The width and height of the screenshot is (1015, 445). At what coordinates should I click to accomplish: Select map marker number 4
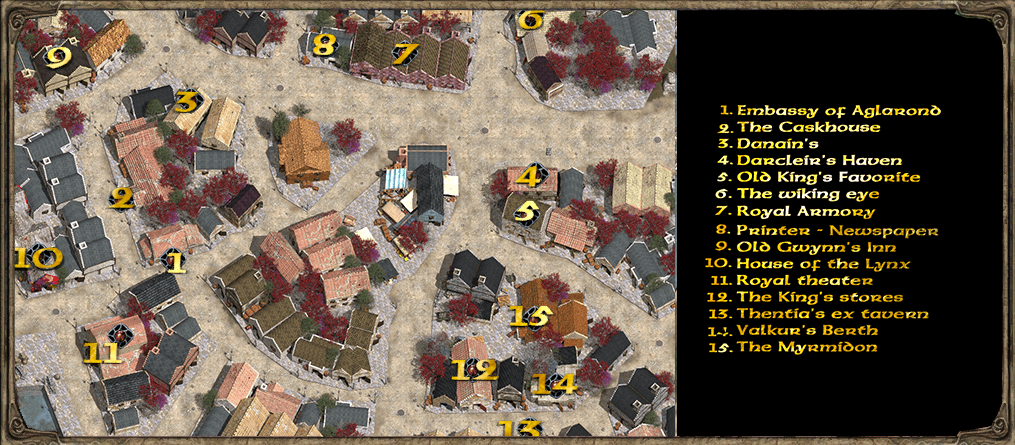coord(530,178)
